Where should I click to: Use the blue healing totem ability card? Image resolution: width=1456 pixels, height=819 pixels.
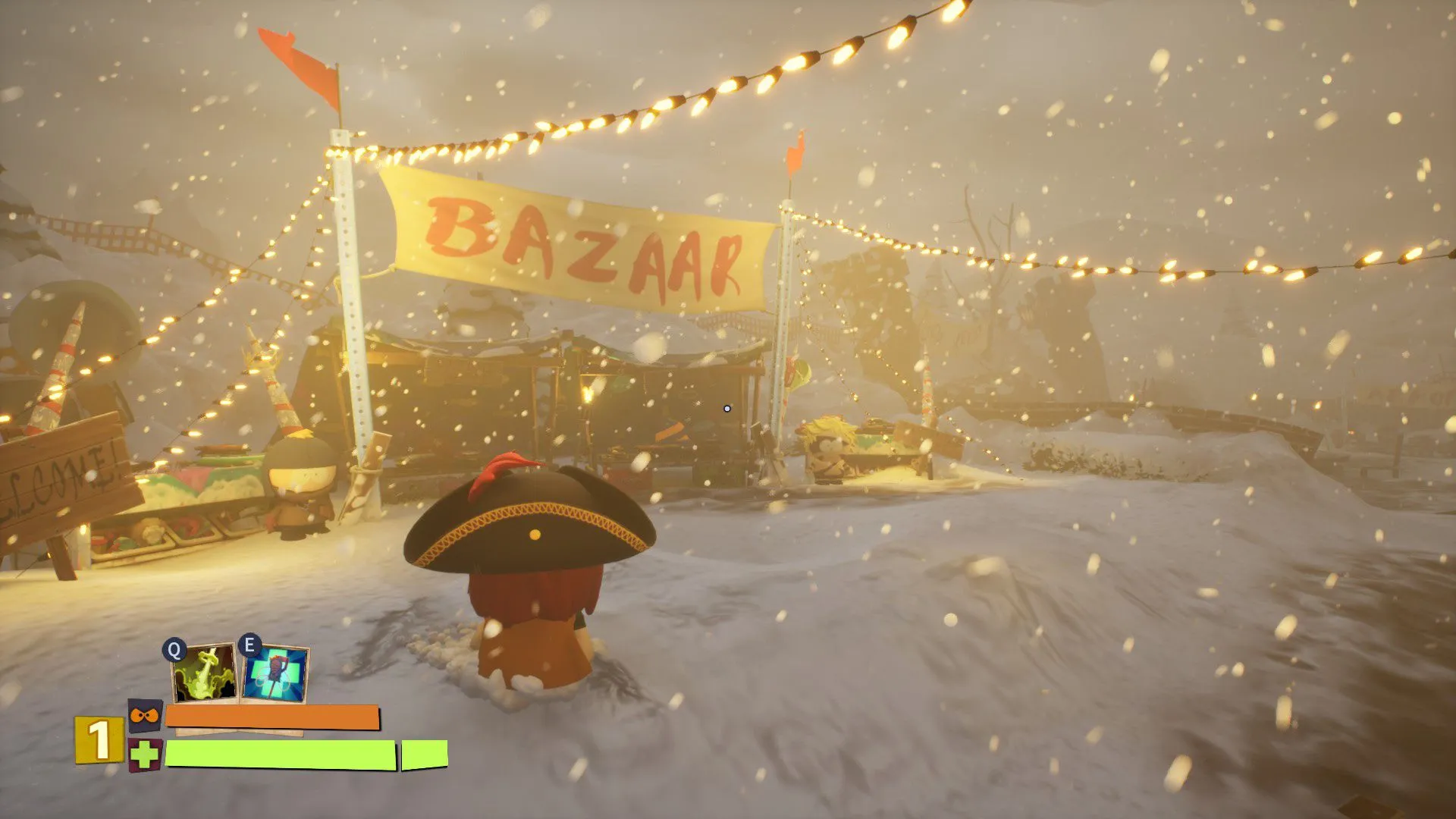tap(276, 673)
